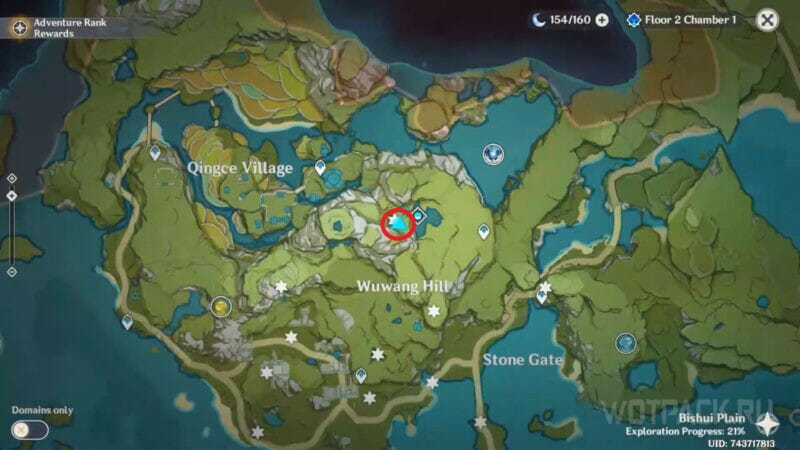Select the domain marker east of Stone Gate
The height and width of the screenshot is (450, 800).
(x=626, y=343)
